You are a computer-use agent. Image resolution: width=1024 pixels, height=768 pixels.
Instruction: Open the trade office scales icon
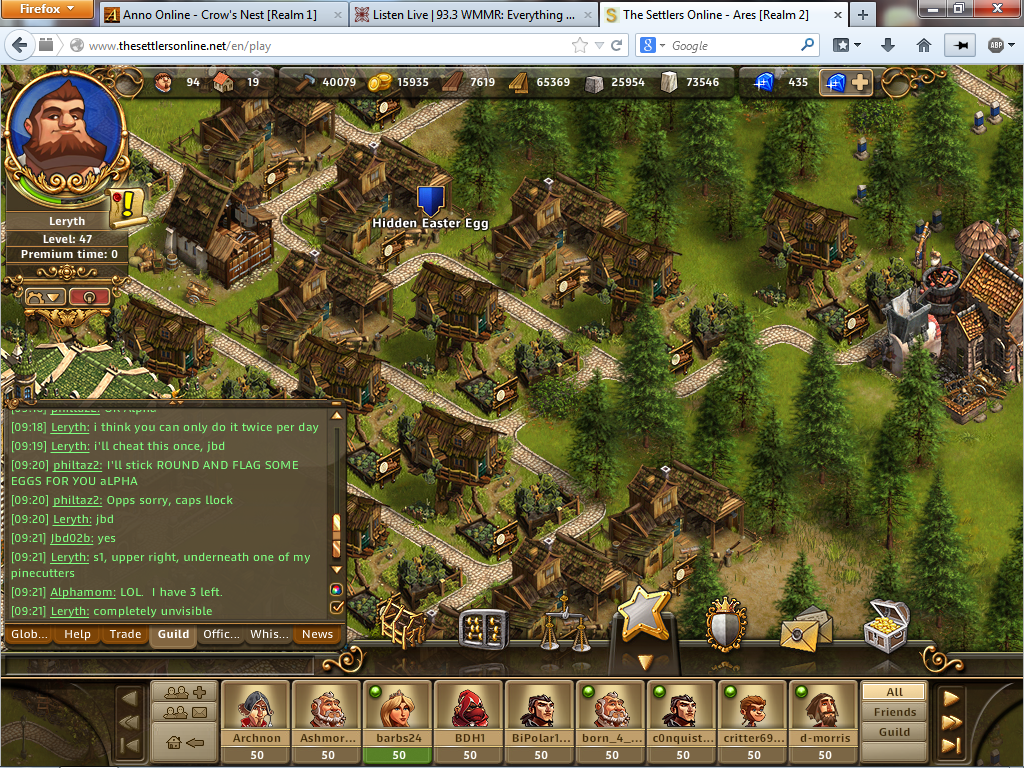(564, 624)
